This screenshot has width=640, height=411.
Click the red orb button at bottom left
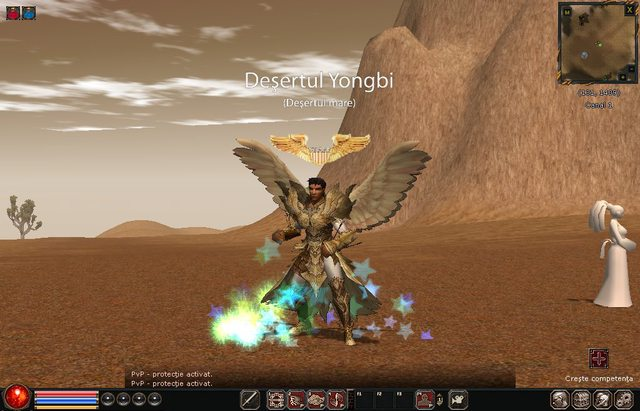[16, 398]
